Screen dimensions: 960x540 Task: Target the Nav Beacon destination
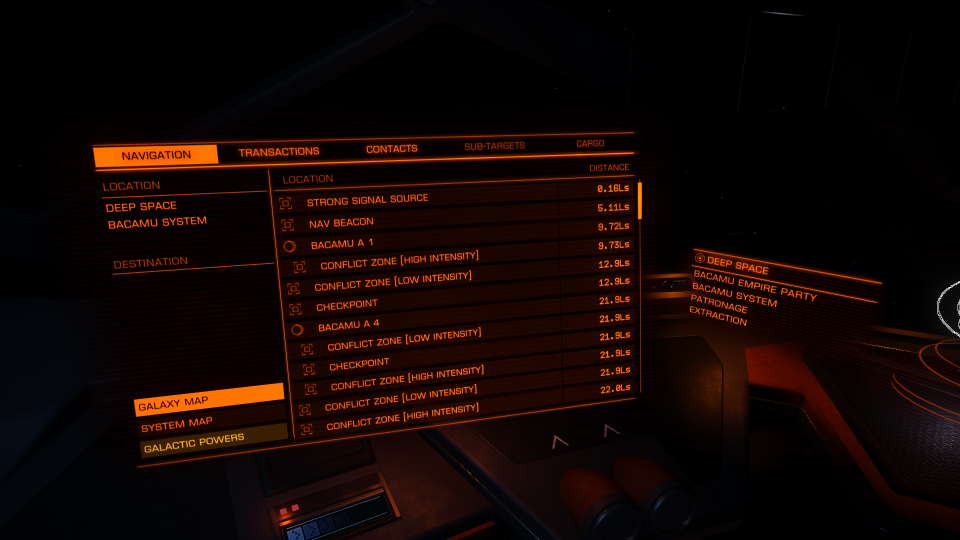point(340,222)
